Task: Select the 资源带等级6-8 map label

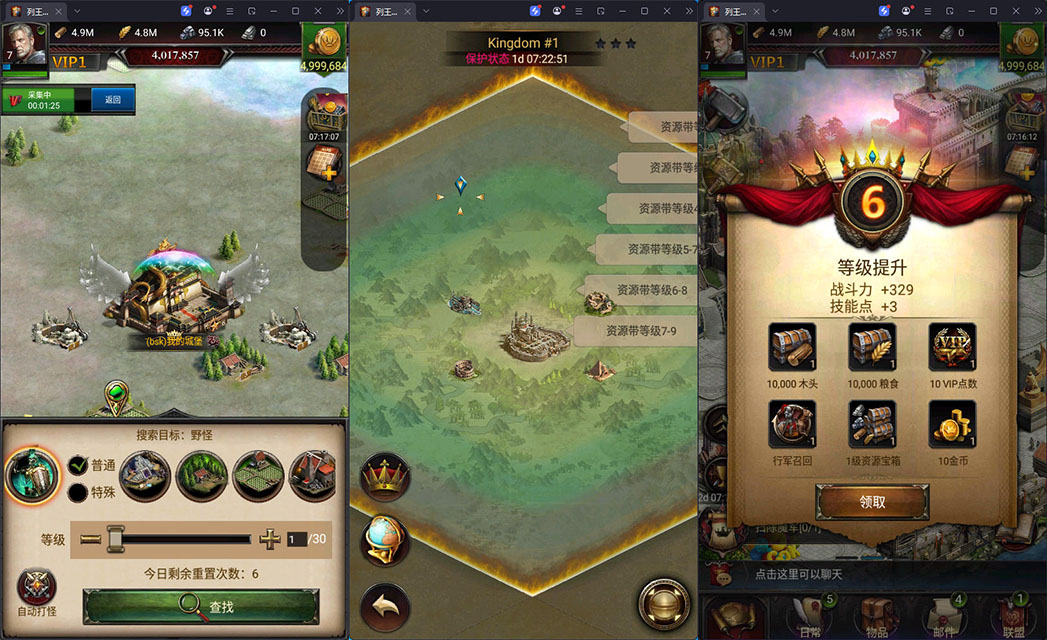Action: (x=642, y=290)
